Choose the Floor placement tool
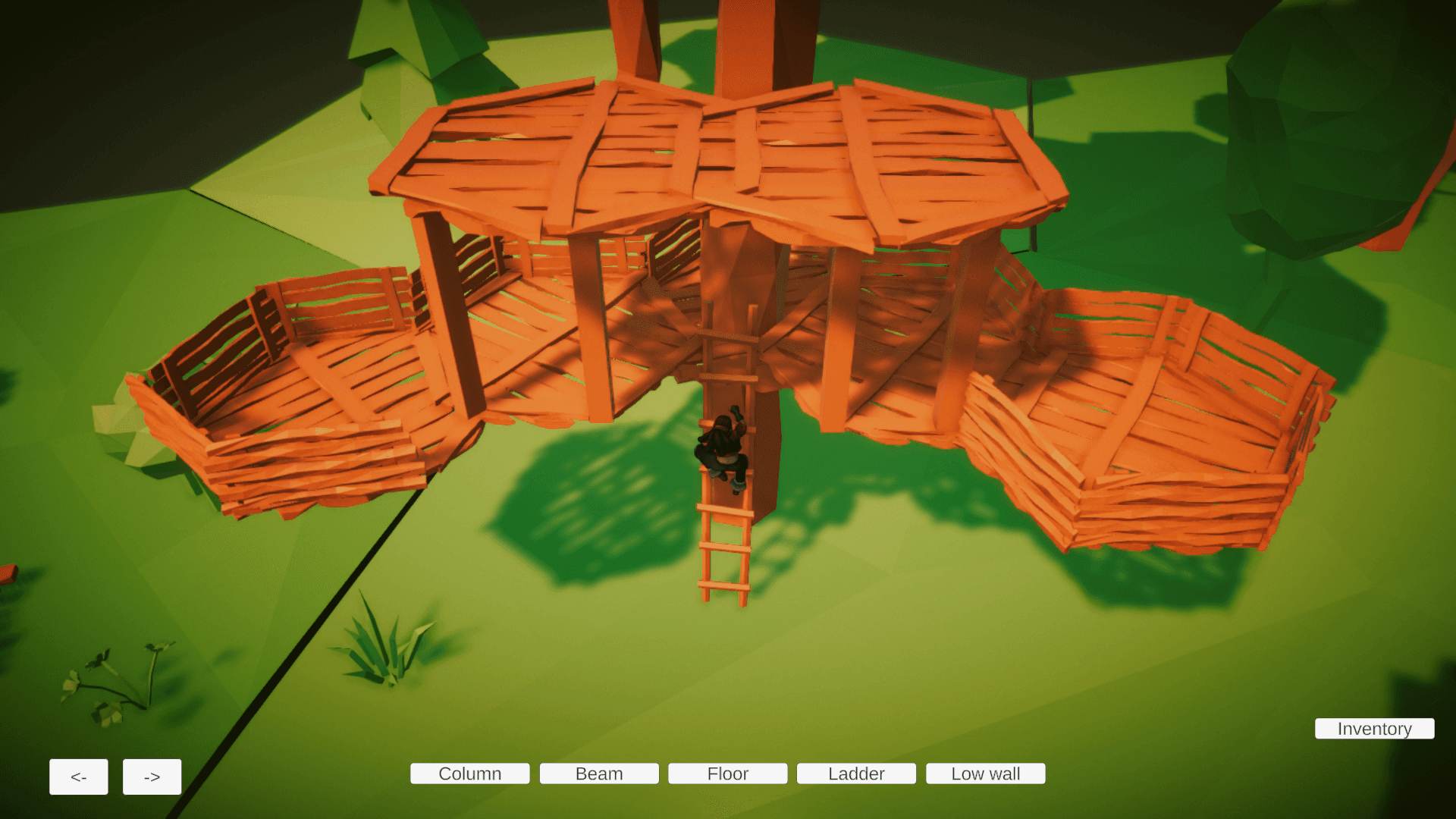This screenshot has width=1456, height=819. point(727,773)
